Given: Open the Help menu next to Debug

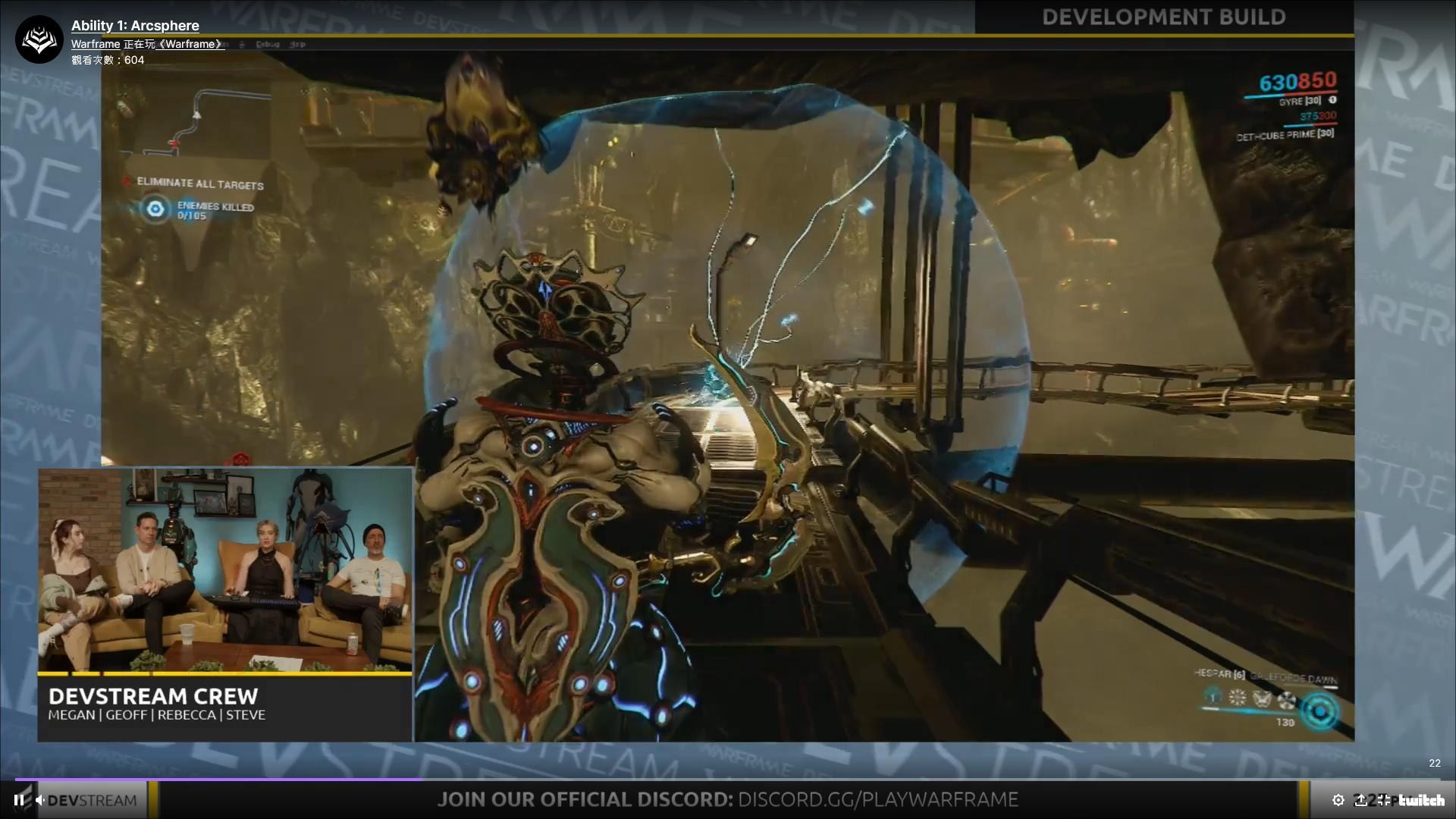Looking at the screenshot, I should tap(299, 44).
